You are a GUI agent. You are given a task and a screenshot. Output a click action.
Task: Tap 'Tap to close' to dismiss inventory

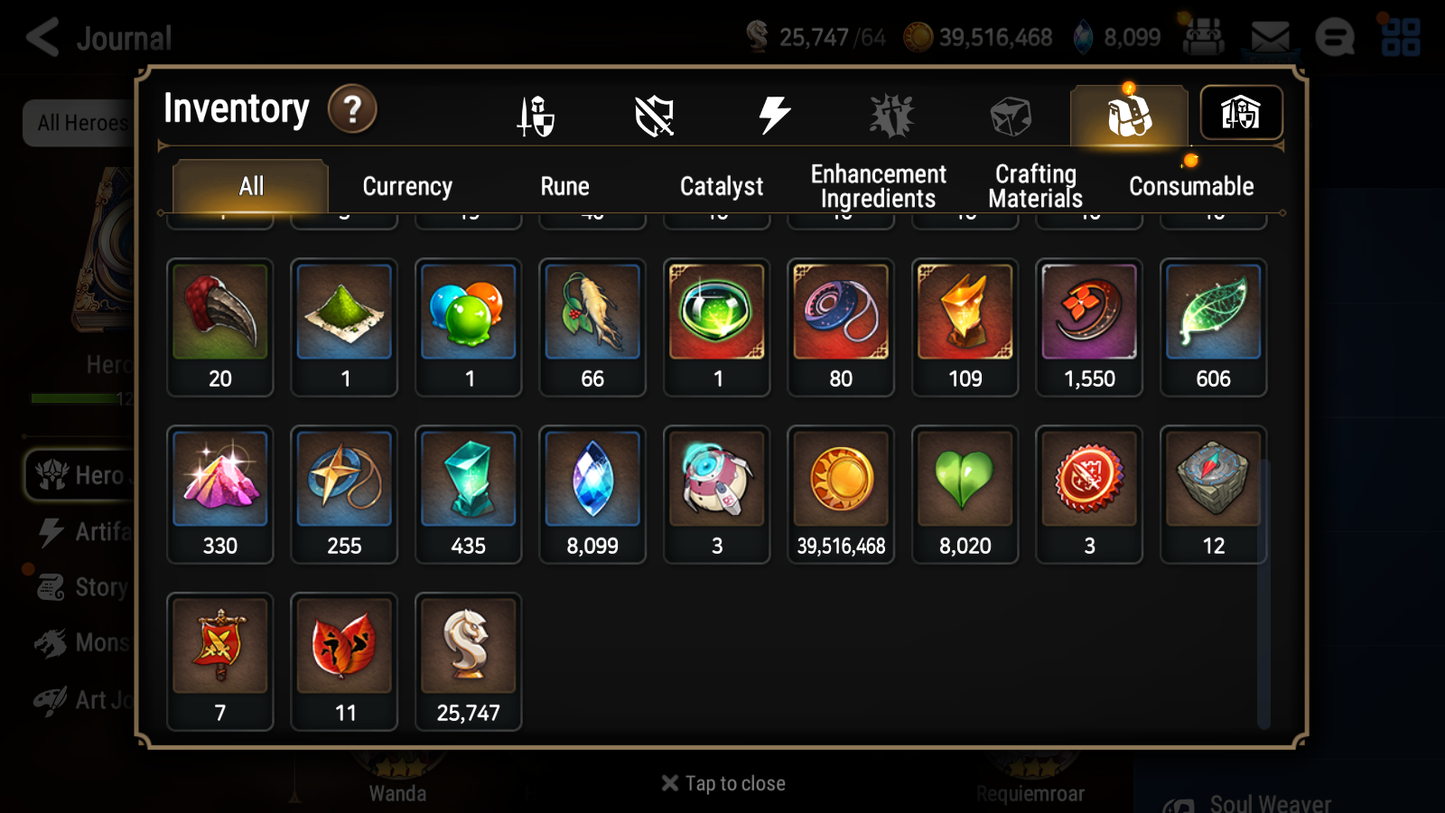point(722,783)
